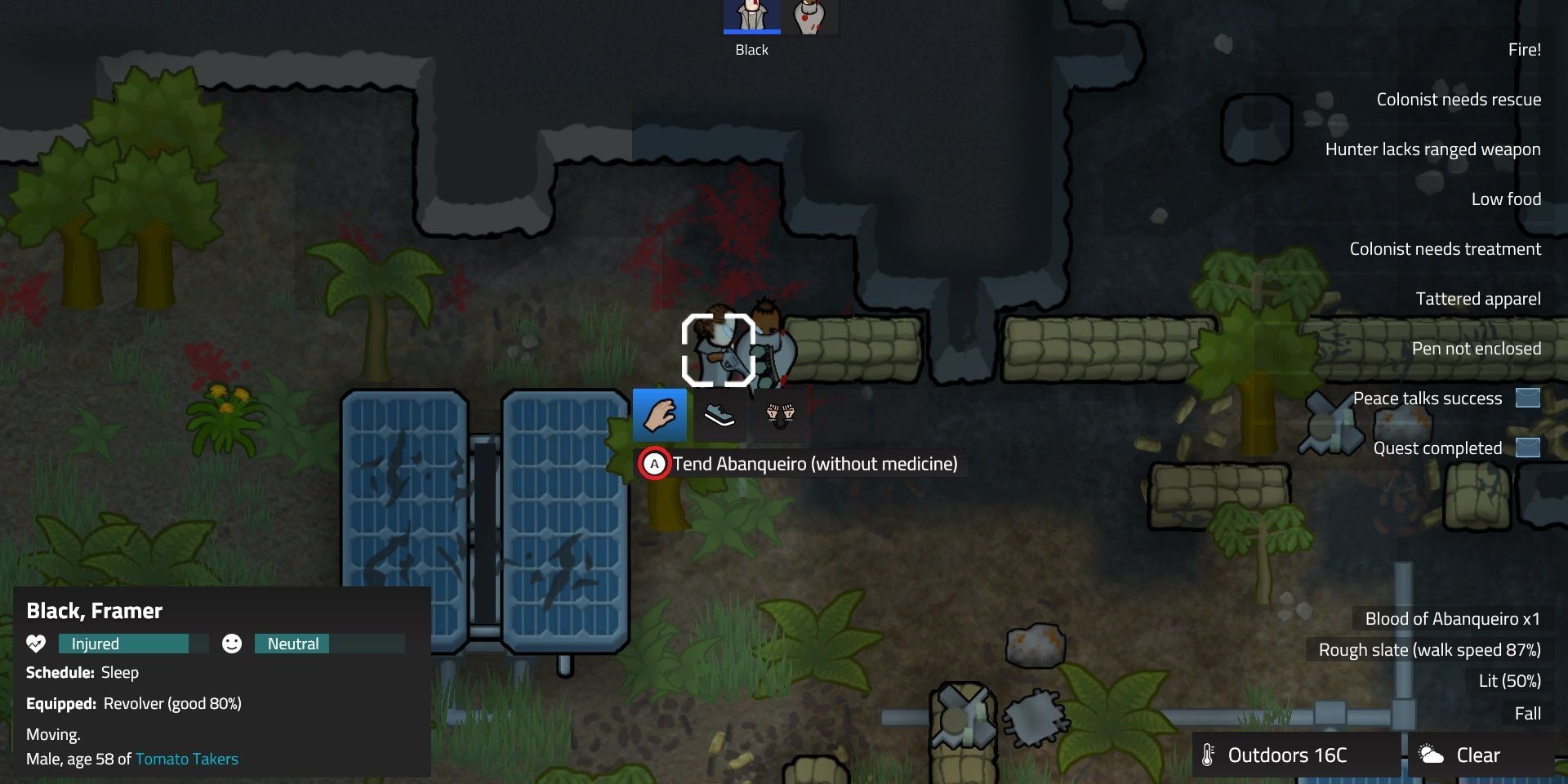Open the Quest completed envelope icon
Image resolution: width=1568 pixels, height=784 pixels.
[x=1529, y=448]
